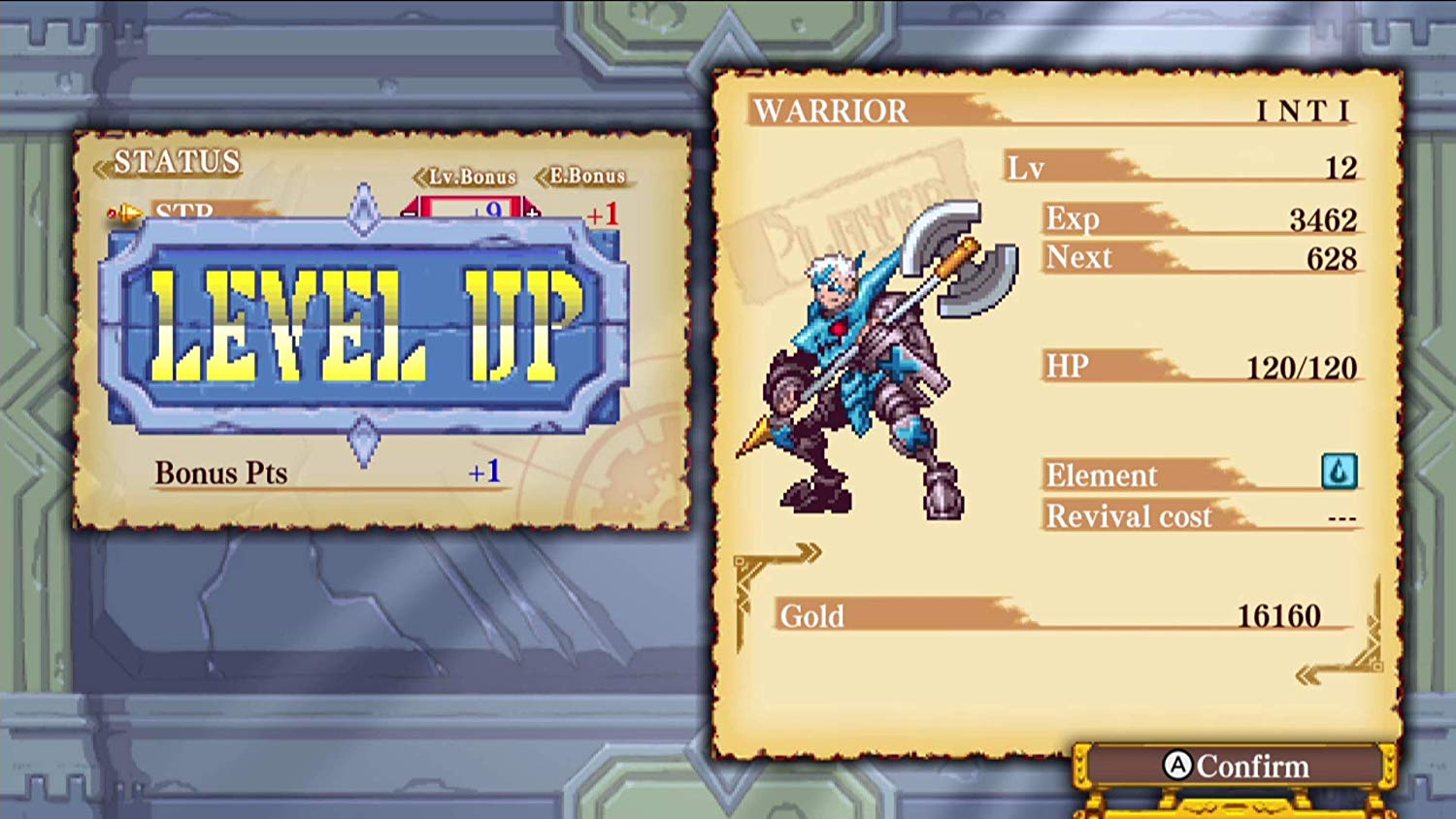Image resolution: width=1456 pixels, height=819 pixels.
Task: Select the WARRIOR class header
Action: click(x=830, y=111)
